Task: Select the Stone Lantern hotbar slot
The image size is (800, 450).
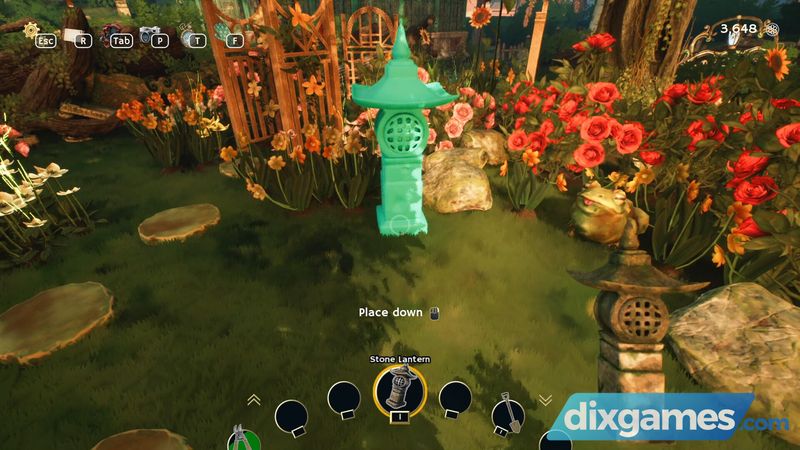Action: click(400, 389)
